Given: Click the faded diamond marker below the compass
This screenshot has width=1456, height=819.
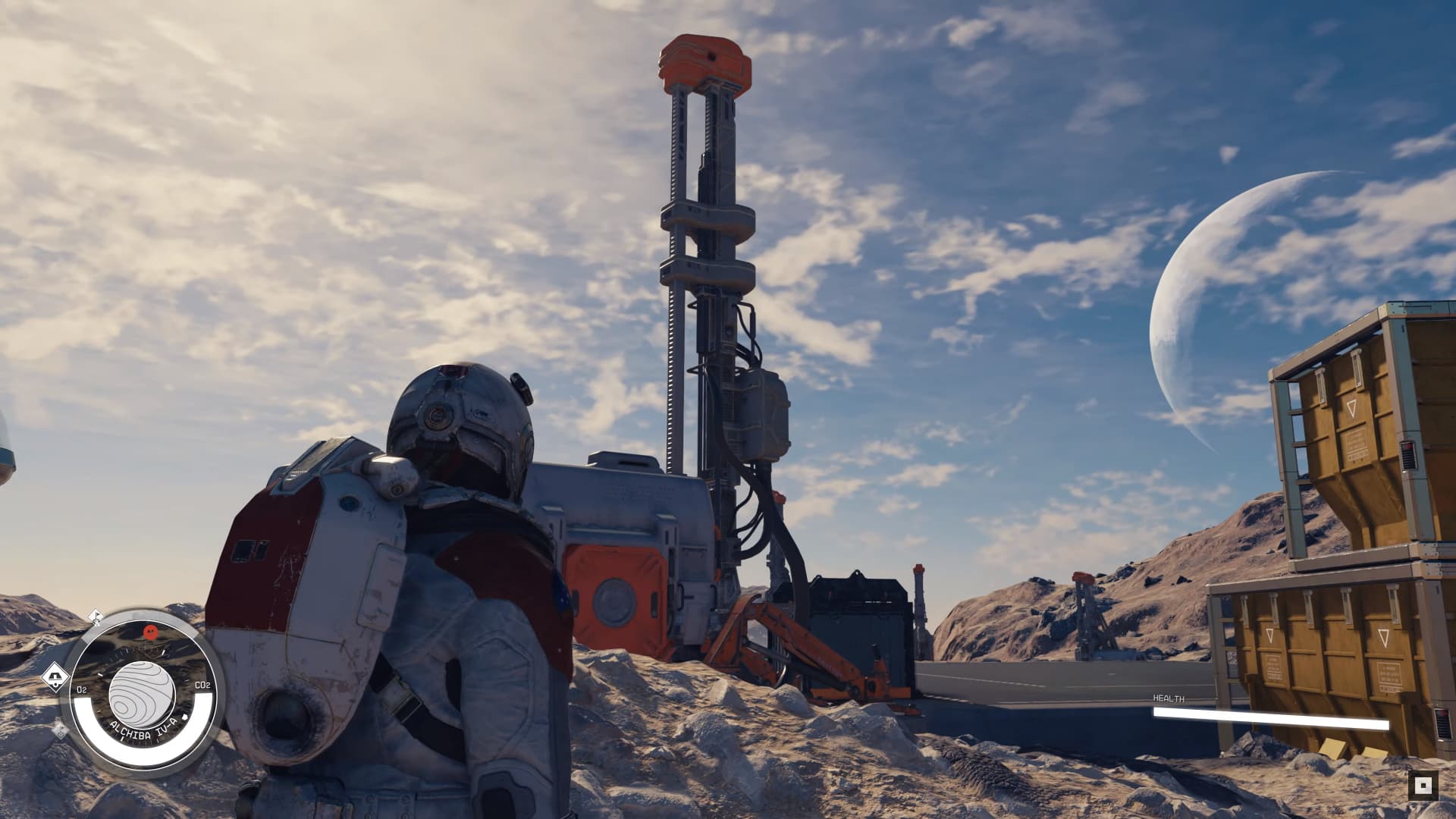Looking at the screenshot, I should click(59, 731).
